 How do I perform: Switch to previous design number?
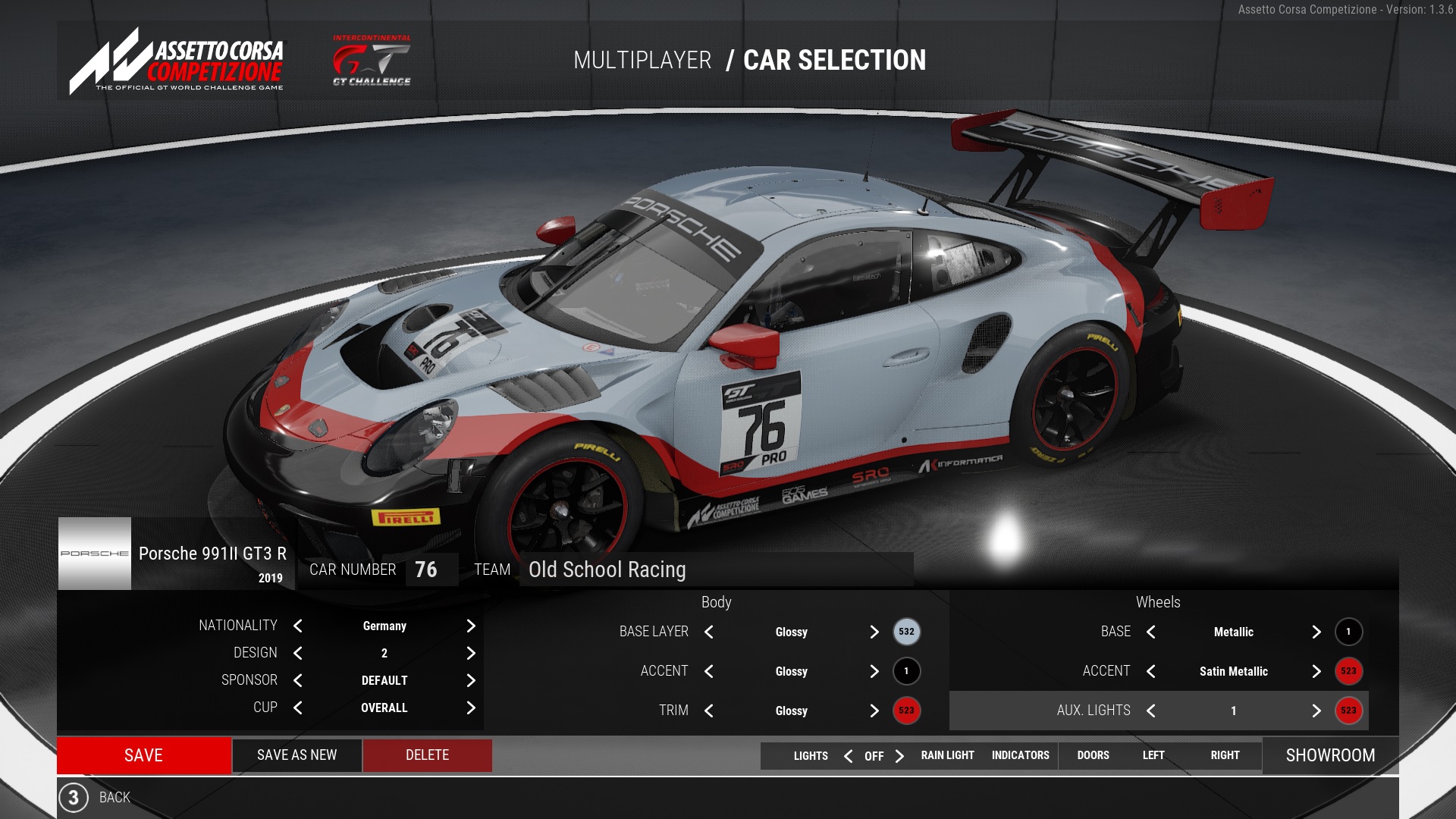tap(298, 653)
